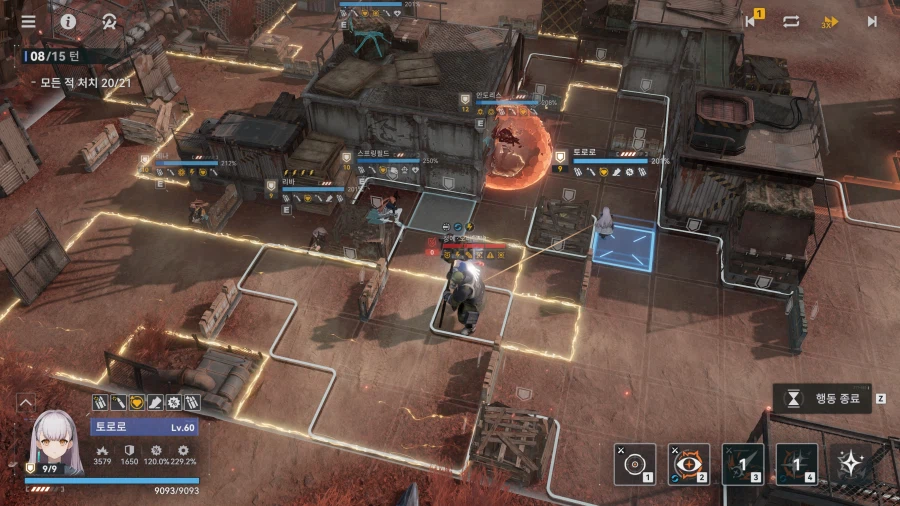Activate the four-point star ultimate skill
The height and width of the screenshot is (506, 900).
851,464
